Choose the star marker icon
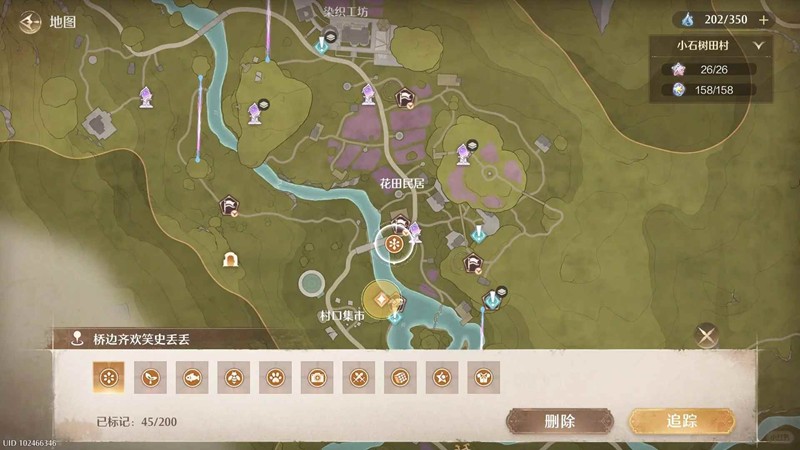The image size is (800, 450). [x=441, y=377]
